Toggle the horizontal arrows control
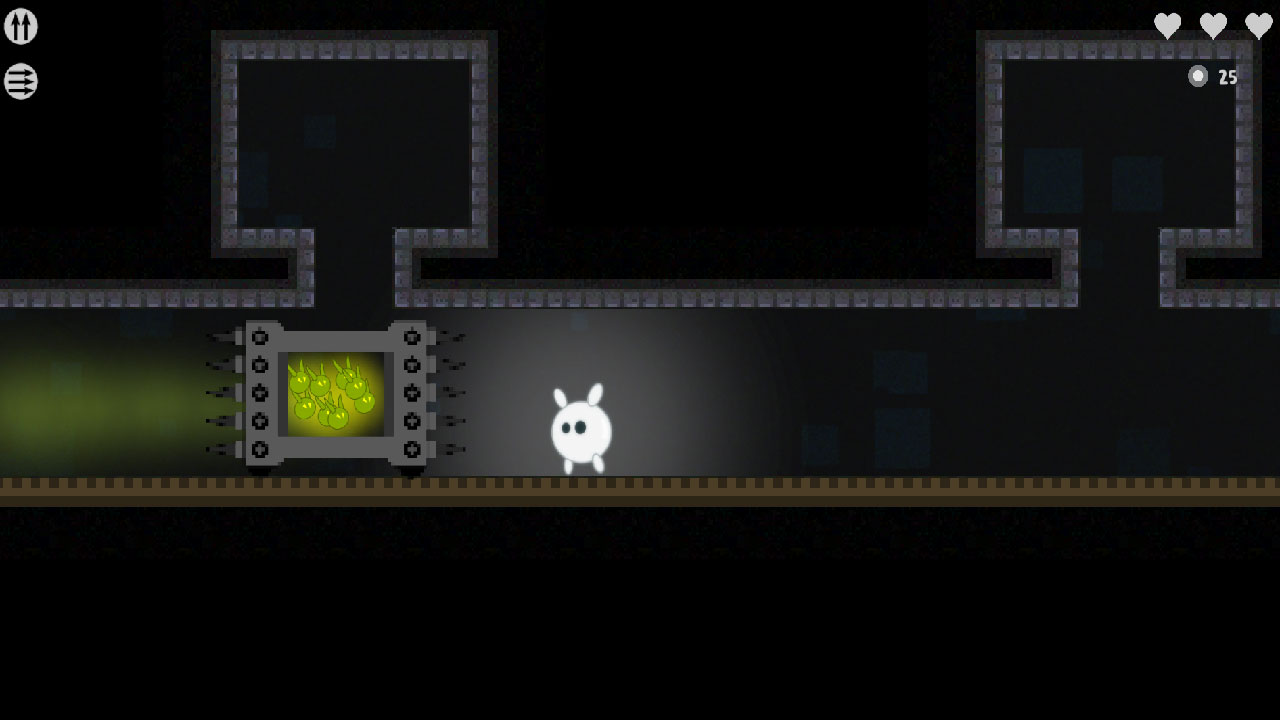 pyautogui.click(x=20, y=82)
